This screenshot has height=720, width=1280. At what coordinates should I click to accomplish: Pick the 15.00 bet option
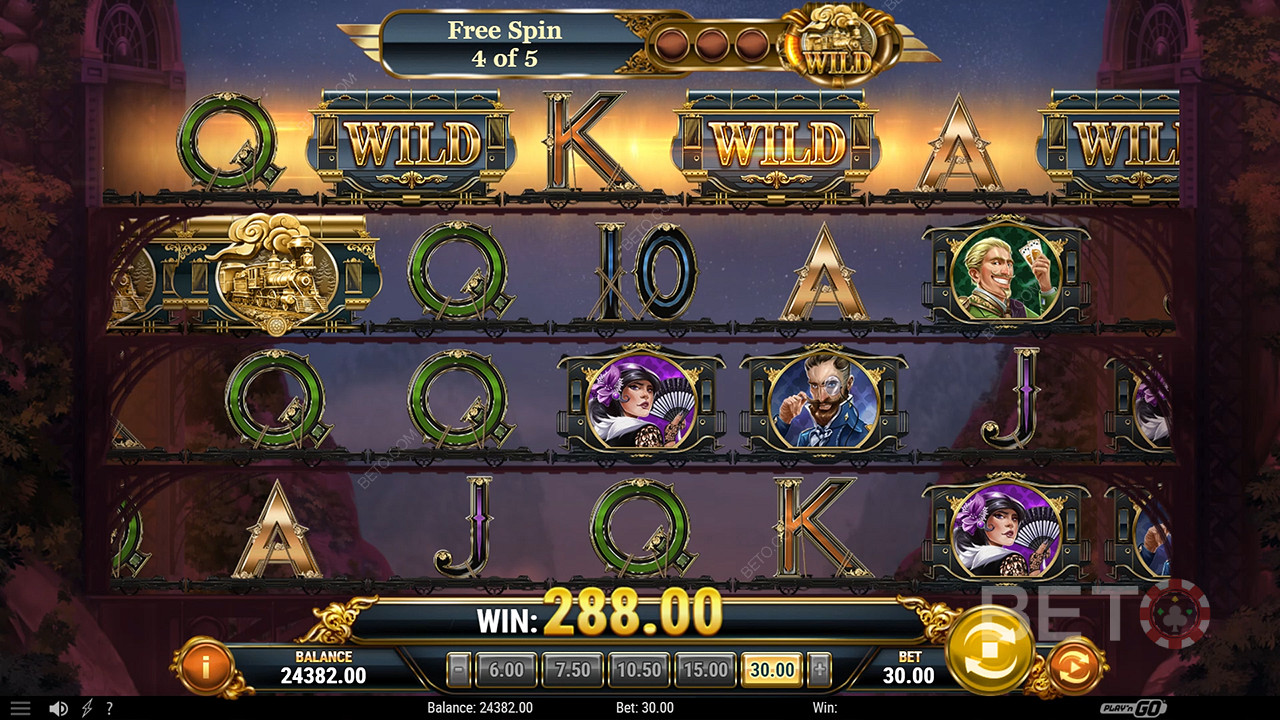click(706, 670)
